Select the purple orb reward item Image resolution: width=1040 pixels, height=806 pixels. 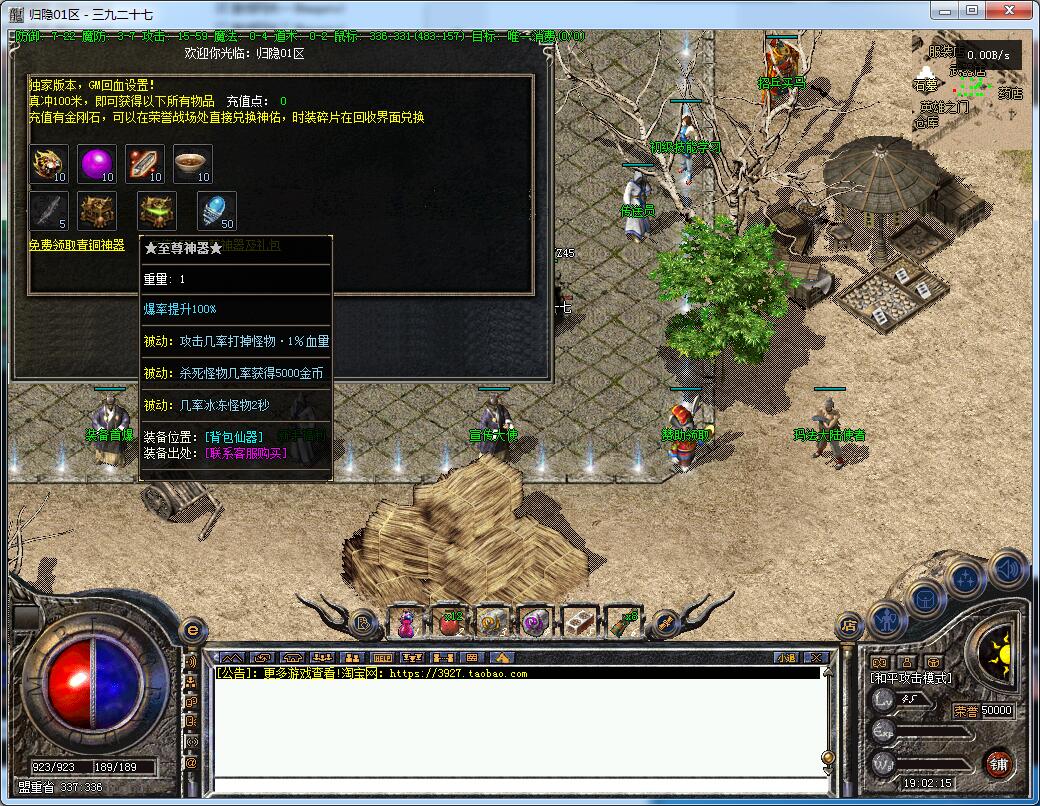click(97, 163)
